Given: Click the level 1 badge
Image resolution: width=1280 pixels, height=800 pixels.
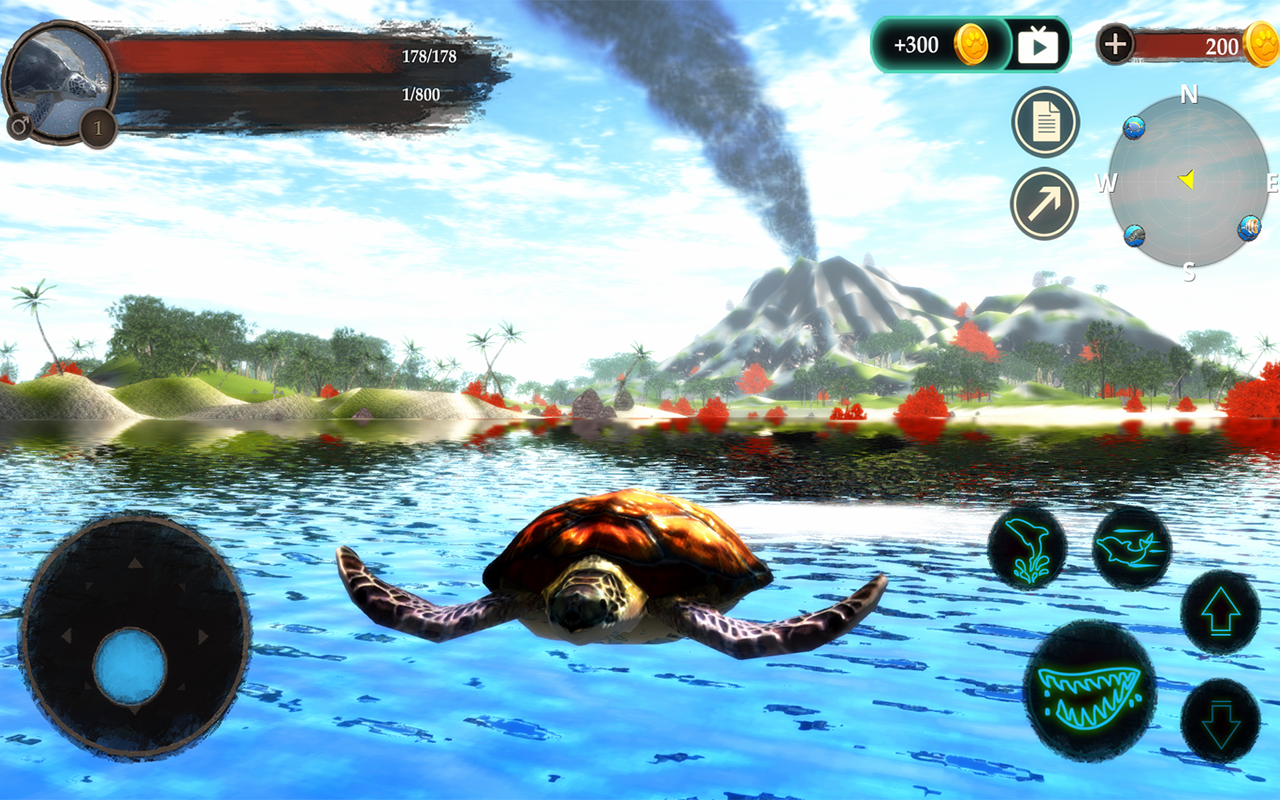Looking at the screenshot, I should pyautogui.click(x=98, y=128).
